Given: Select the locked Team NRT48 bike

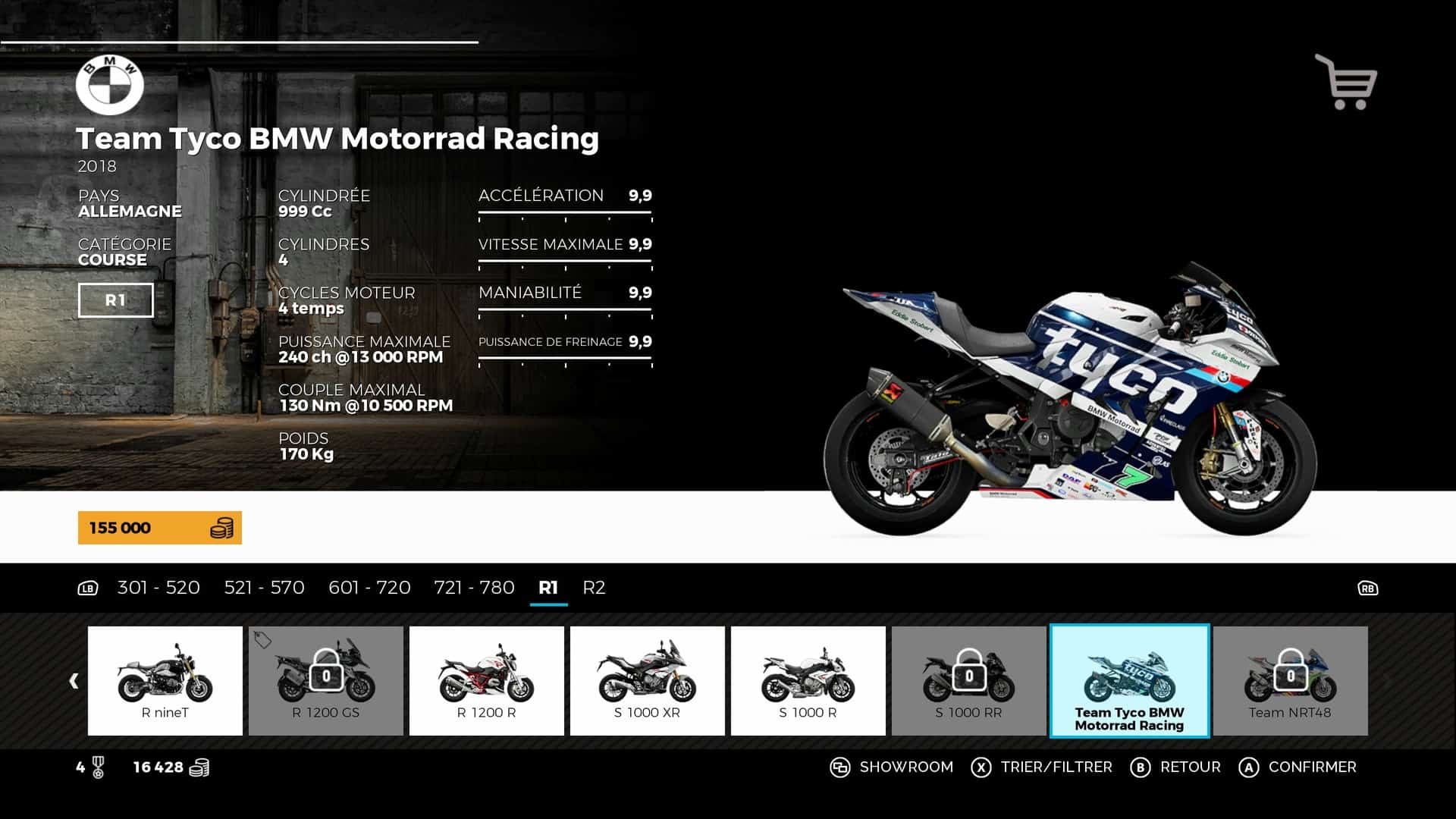Looking at the screenshot, I should tap(1291, 680).
